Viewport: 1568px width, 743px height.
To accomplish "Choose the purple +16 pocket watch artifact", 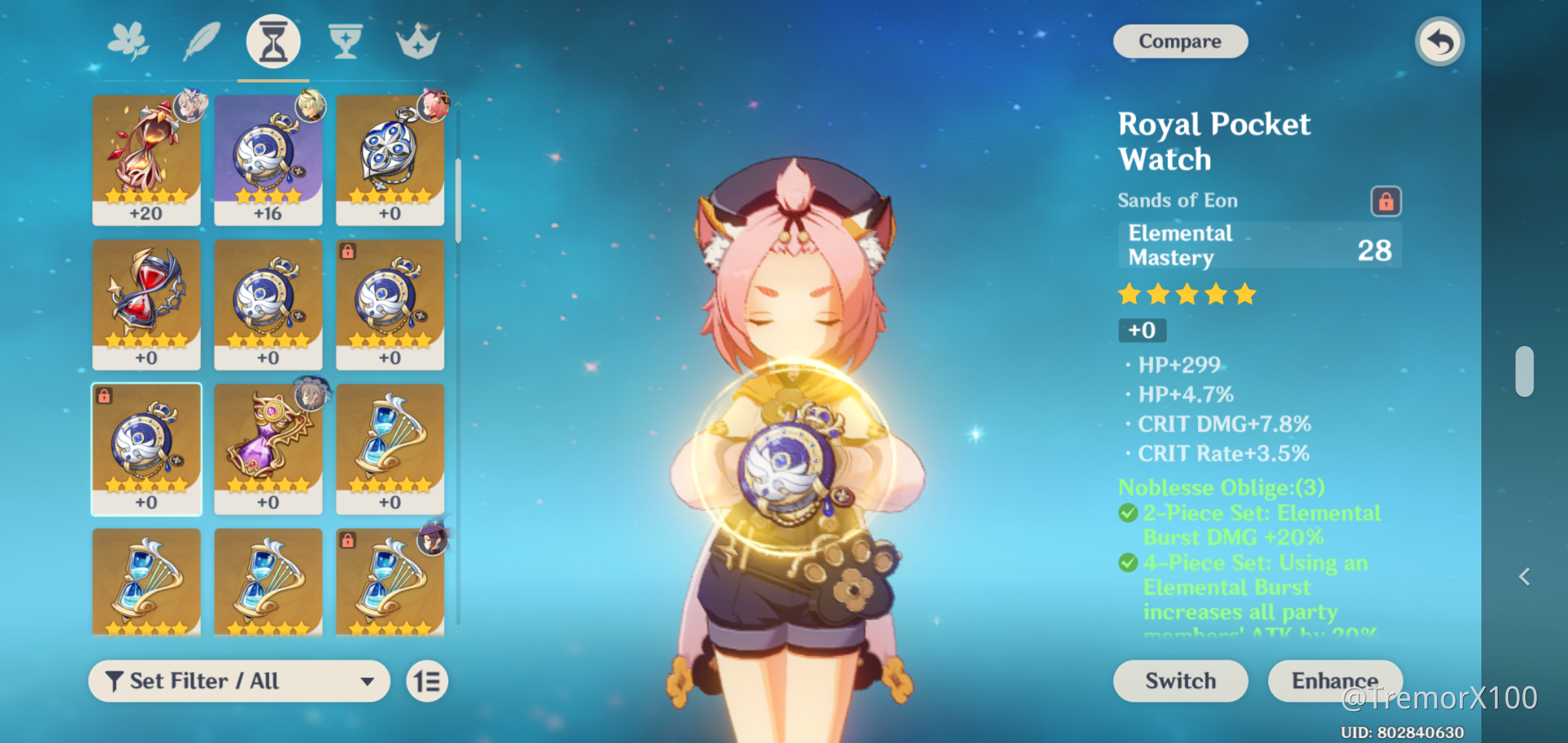I will [268, 160].
